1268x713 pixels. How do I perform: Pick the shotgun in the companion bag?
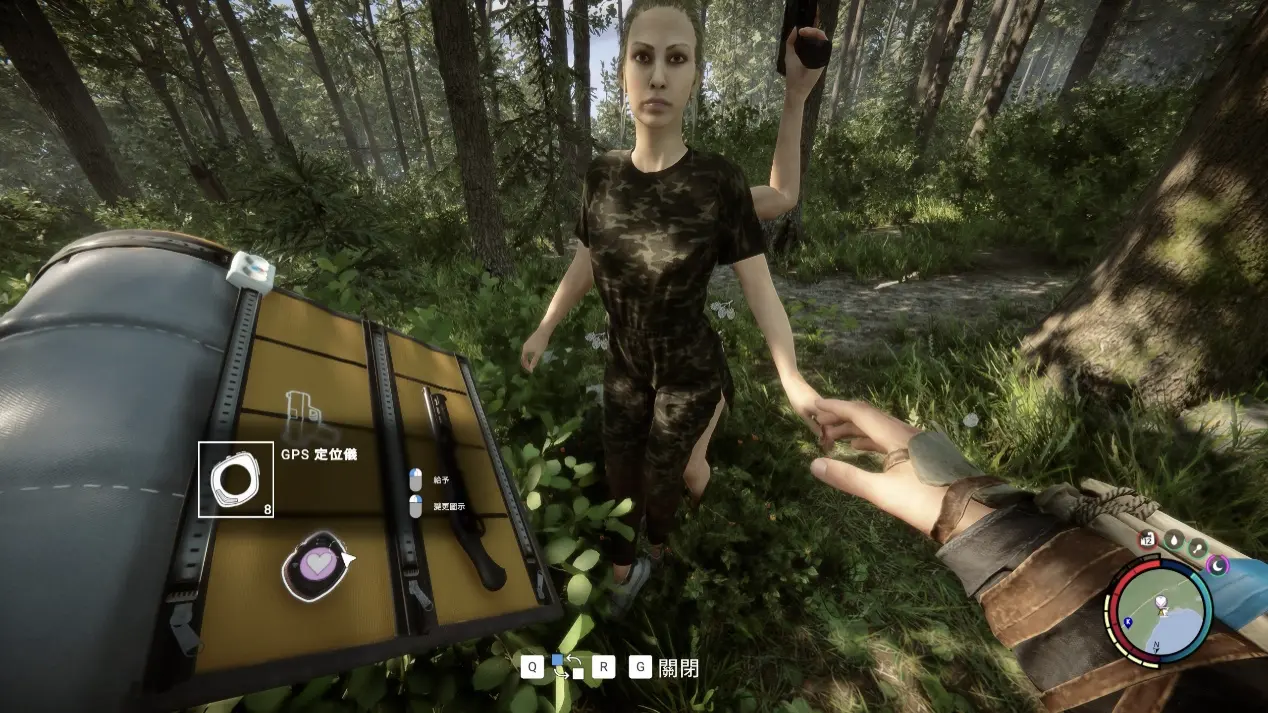click(x=463, y=488)
